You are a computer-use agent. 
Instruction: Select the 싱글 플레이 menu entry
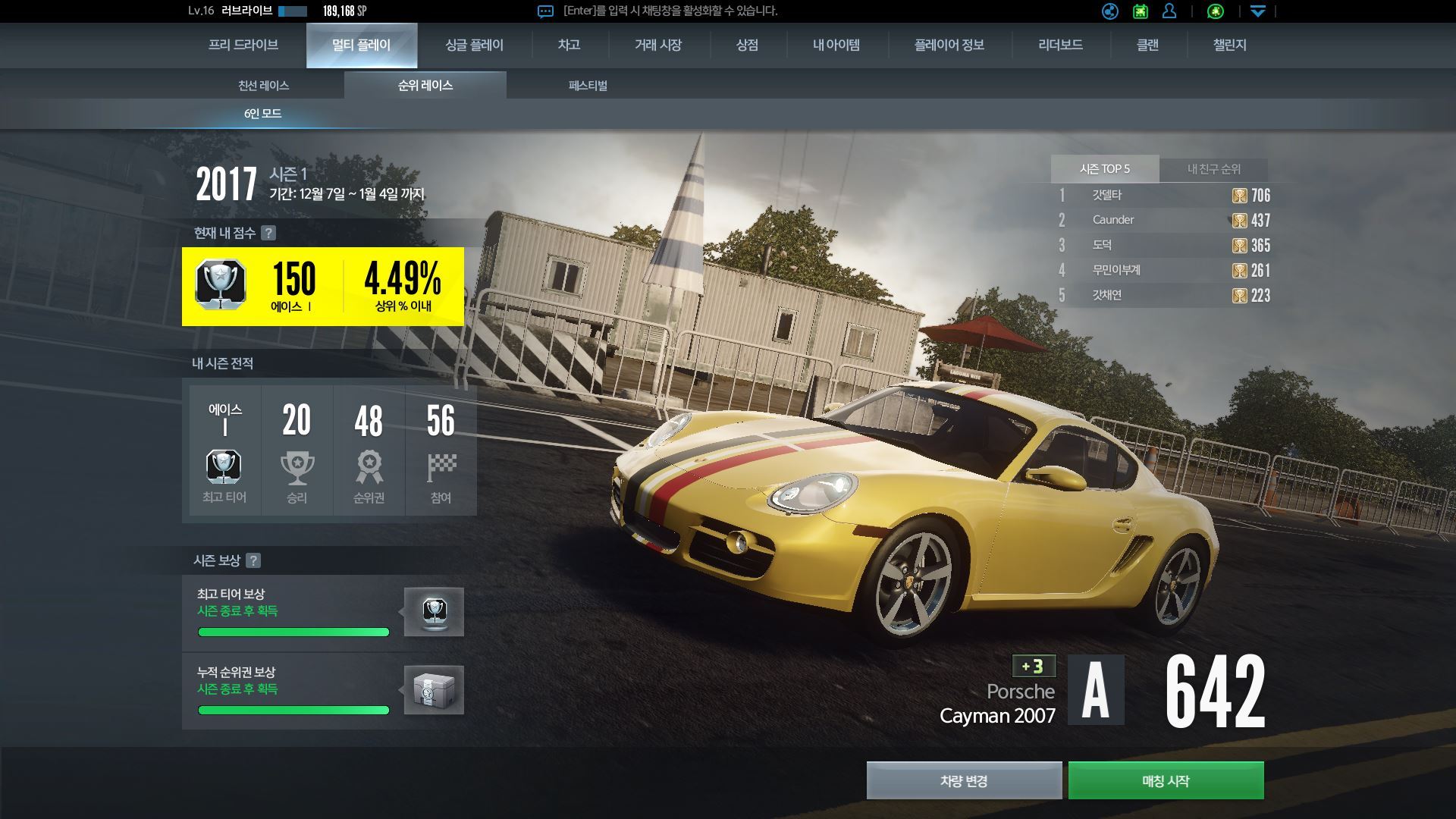474,45
